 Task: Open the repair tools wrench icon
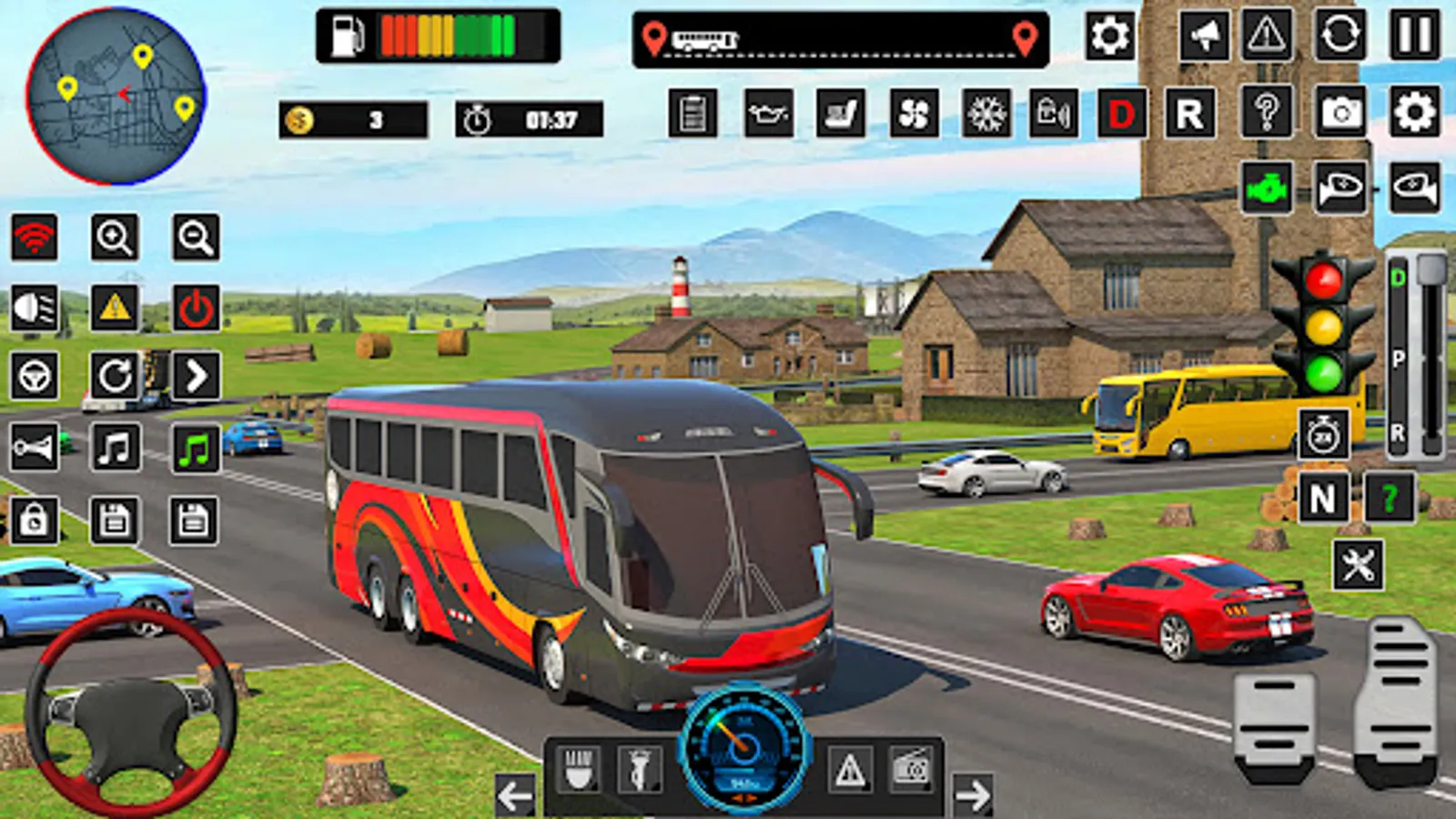coord(1359,564)
